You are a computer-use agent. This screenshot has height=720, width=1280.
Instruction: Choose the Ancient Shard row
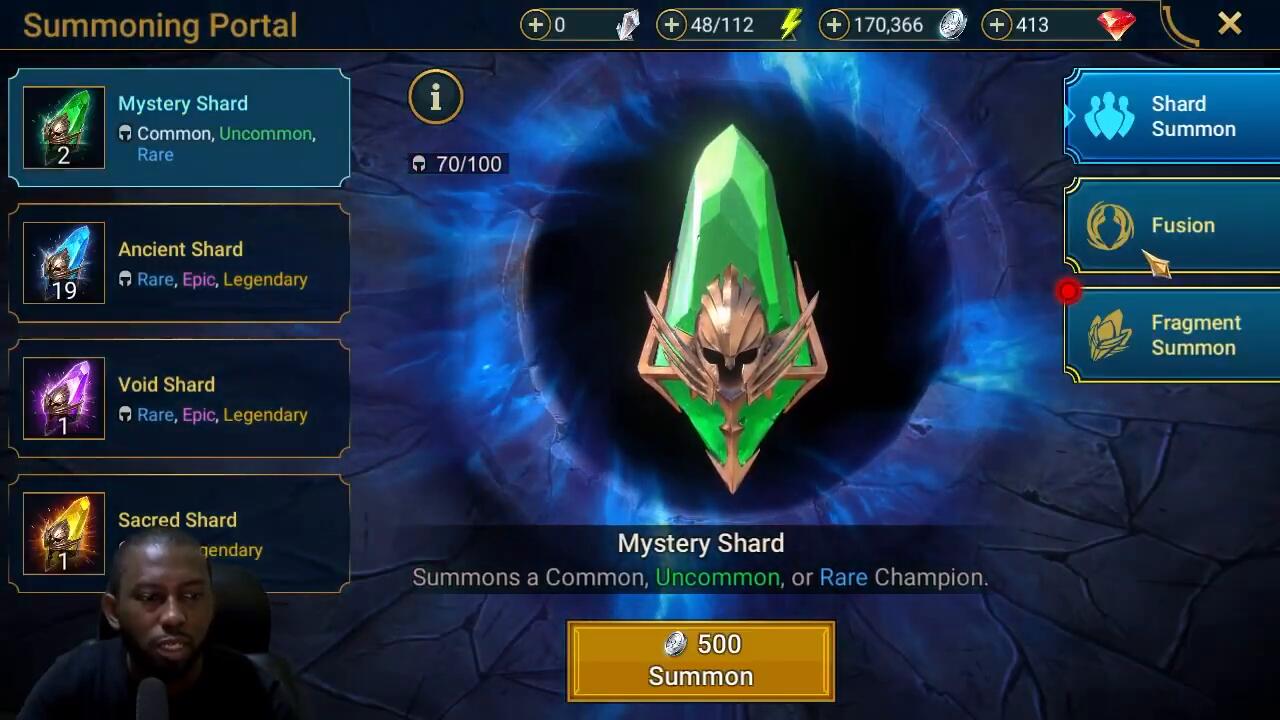click(x=180, y=263)
